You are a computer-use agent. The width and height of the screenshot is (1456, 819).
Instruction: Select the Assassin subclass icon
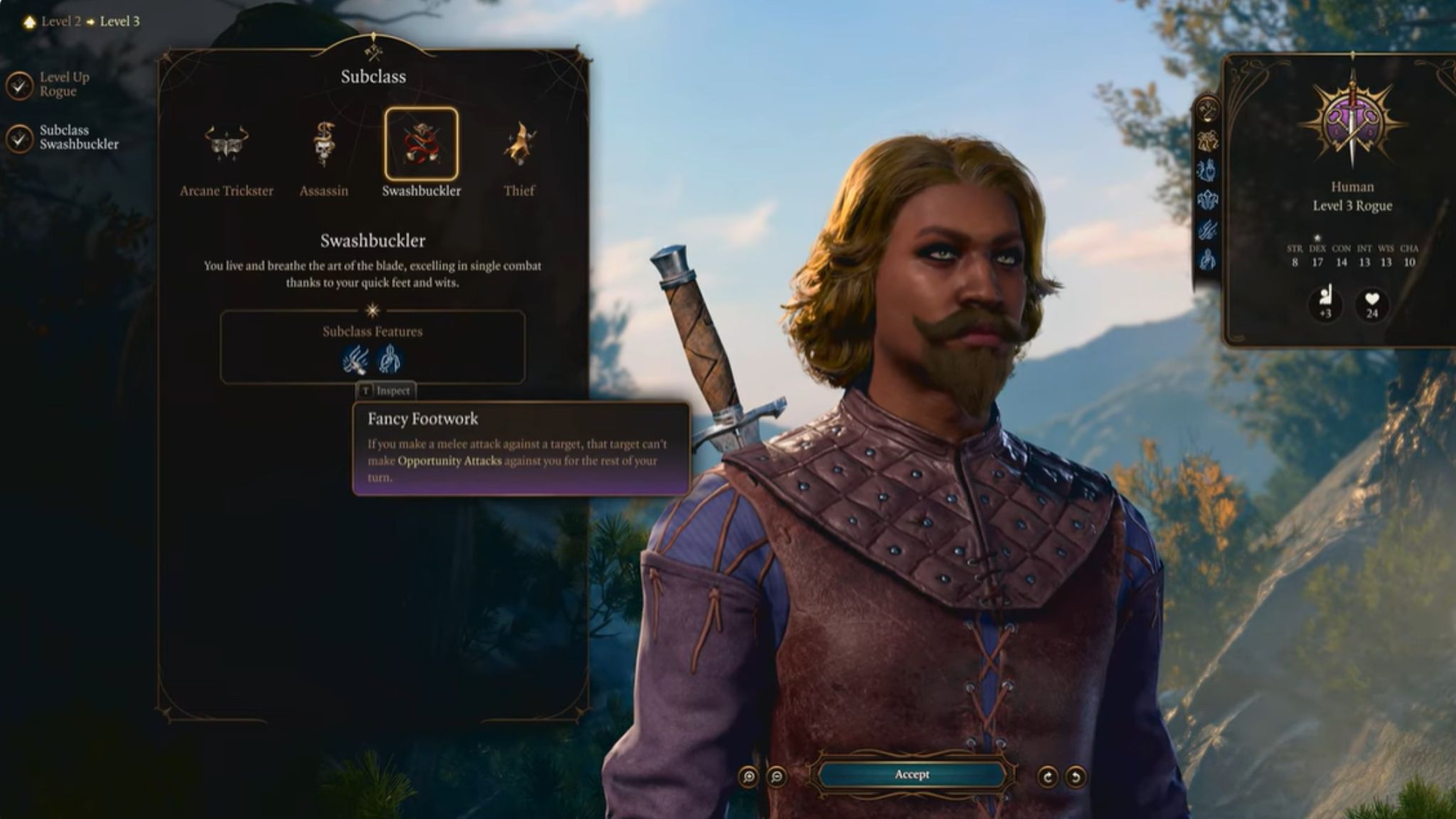tap(323, 144)
